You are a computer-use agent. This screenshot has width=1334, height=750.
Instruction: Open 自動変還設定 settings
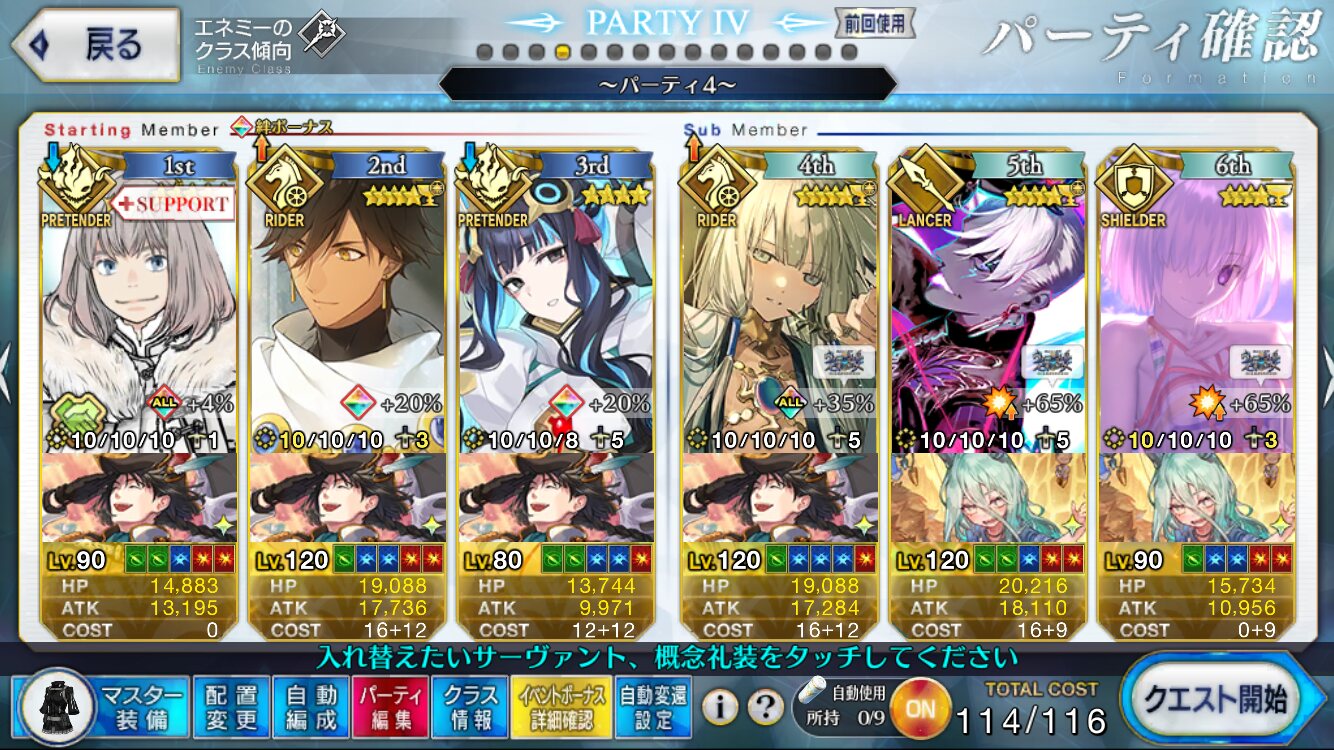651,706
